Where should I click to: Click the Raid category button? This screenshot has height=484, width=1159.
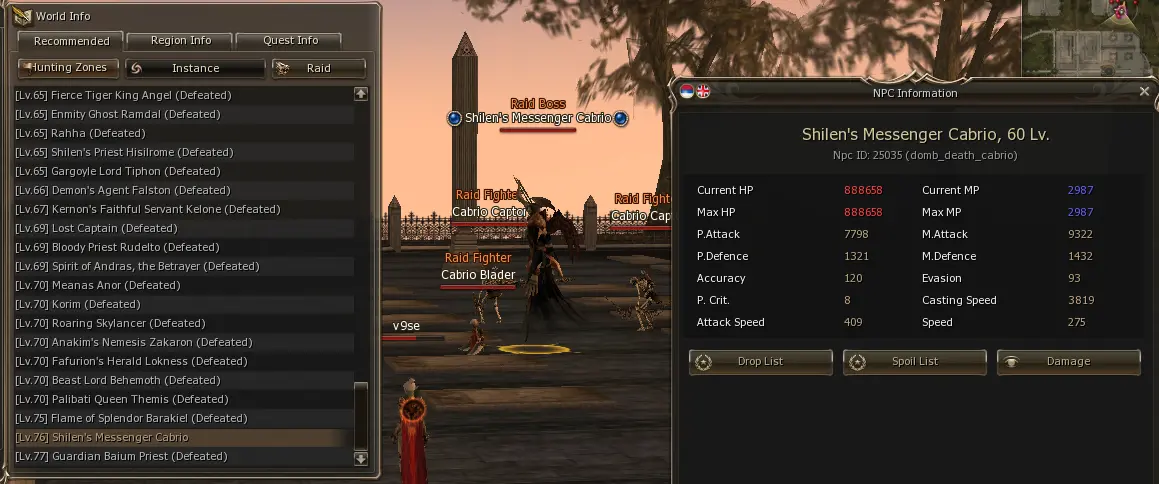coord(318,68)
